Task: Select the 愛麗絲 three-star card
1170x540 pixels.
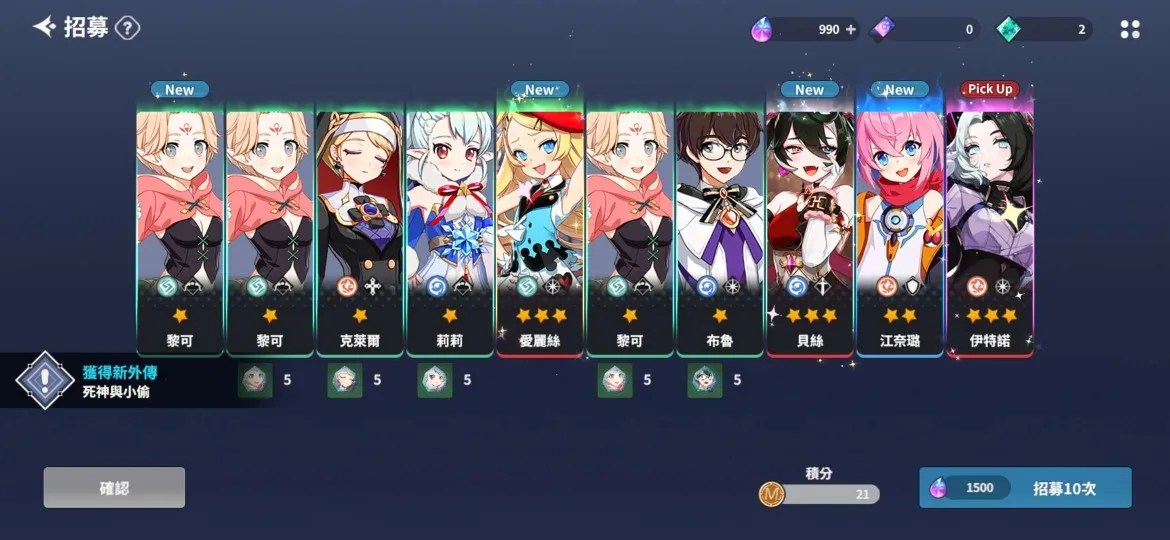Action: (540, 230)
